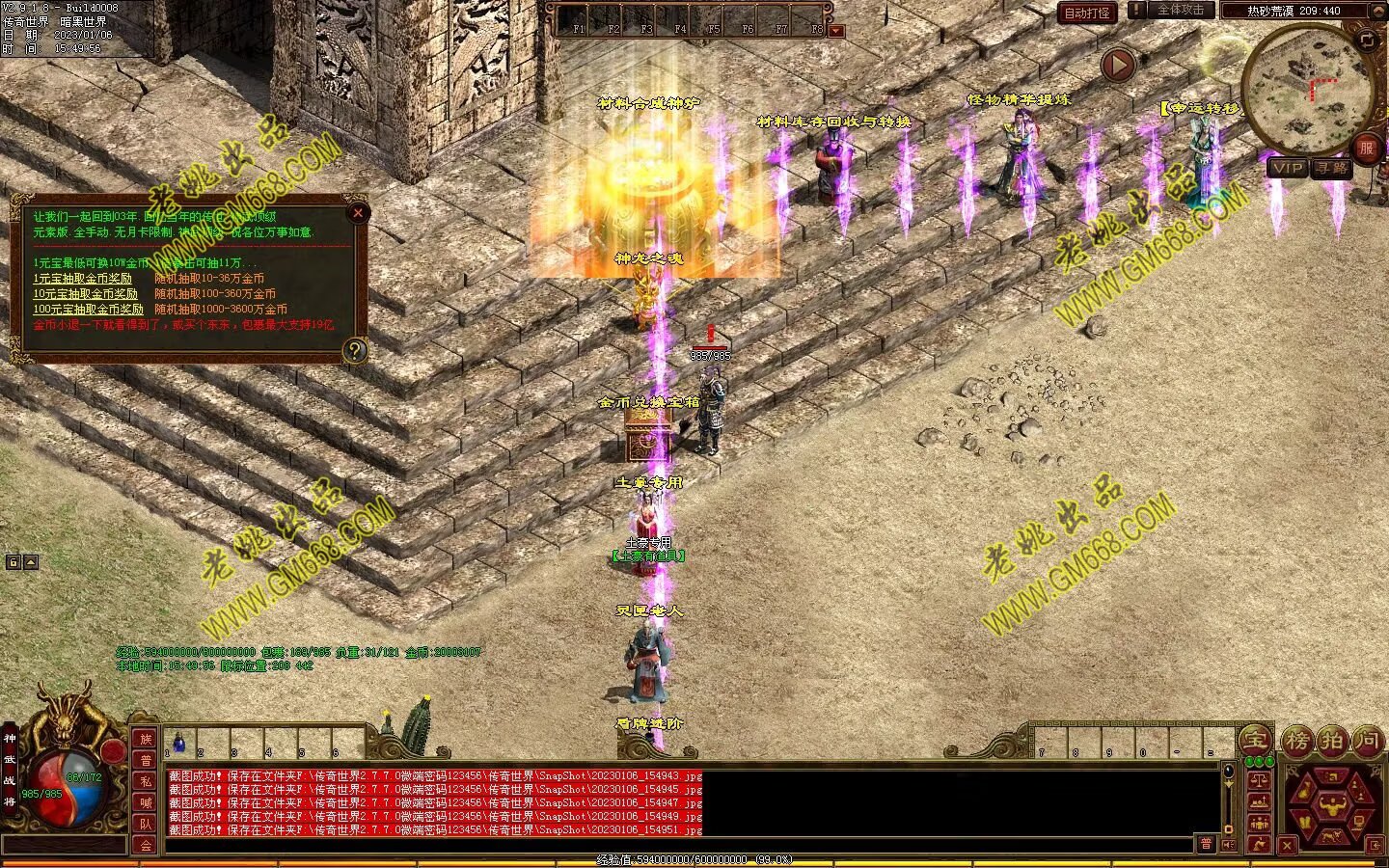Click the balance scales trade icon
This screenshot has width=1389, height=868.
(x=1259, y=779)
